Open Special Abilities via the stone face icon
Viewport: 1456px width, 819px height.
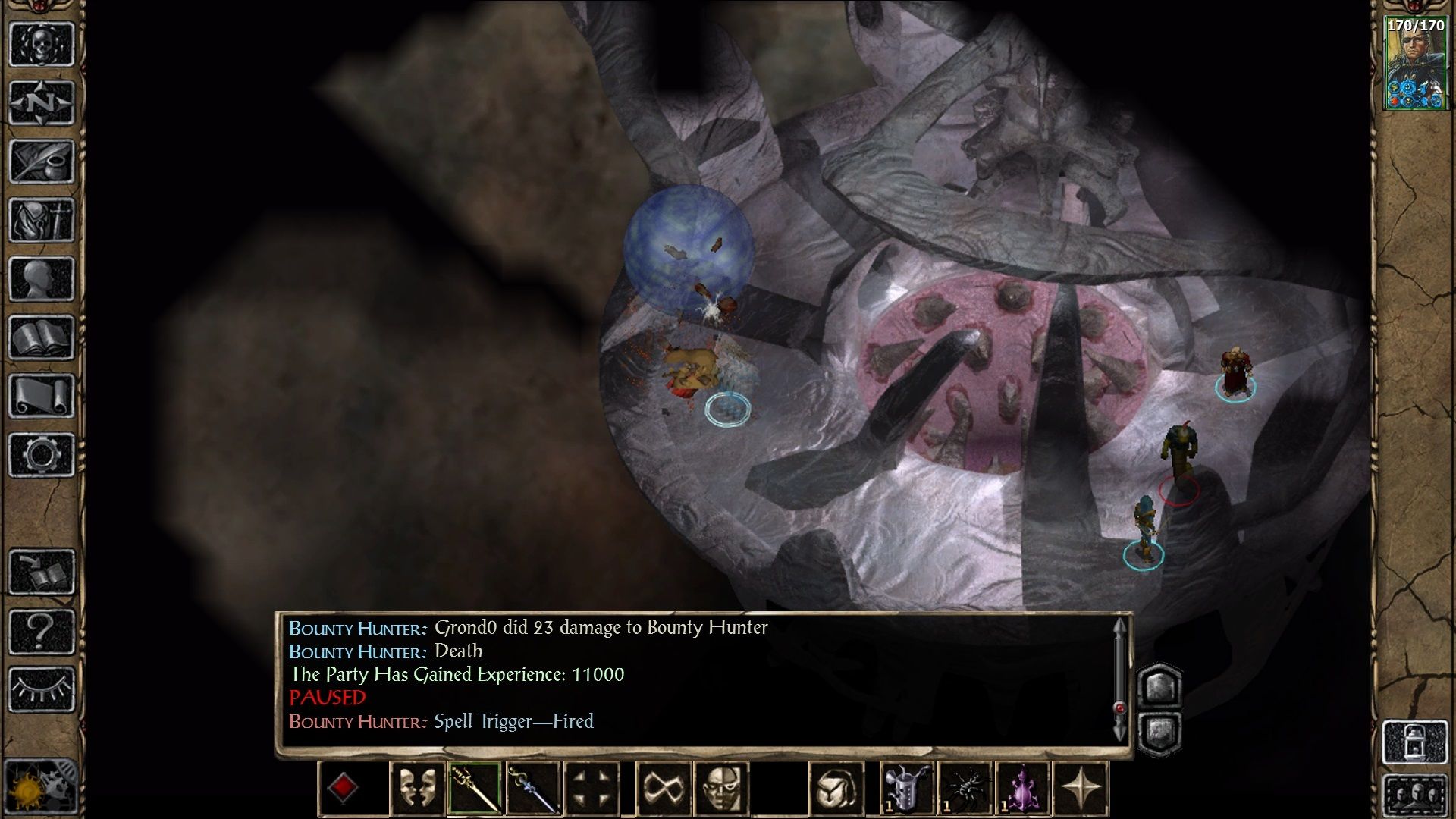click(723, 786)
